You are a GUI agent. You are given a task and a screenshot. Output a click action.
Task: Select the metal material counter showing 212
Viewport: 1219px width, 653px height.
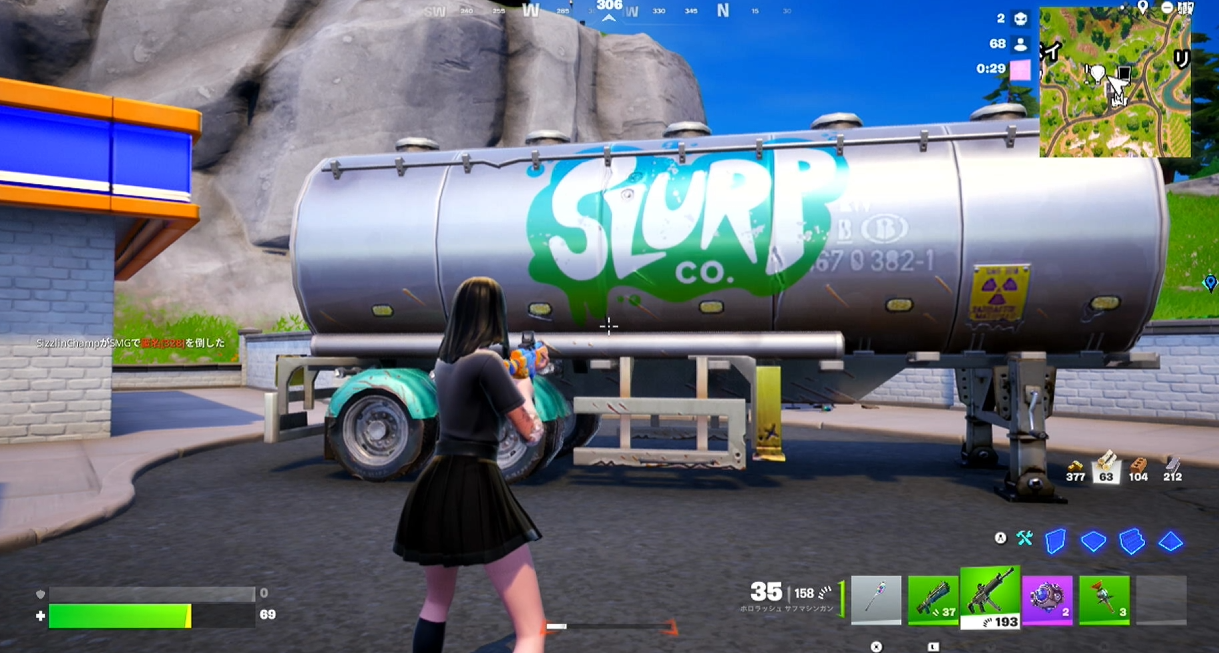tap(1172, 468)
